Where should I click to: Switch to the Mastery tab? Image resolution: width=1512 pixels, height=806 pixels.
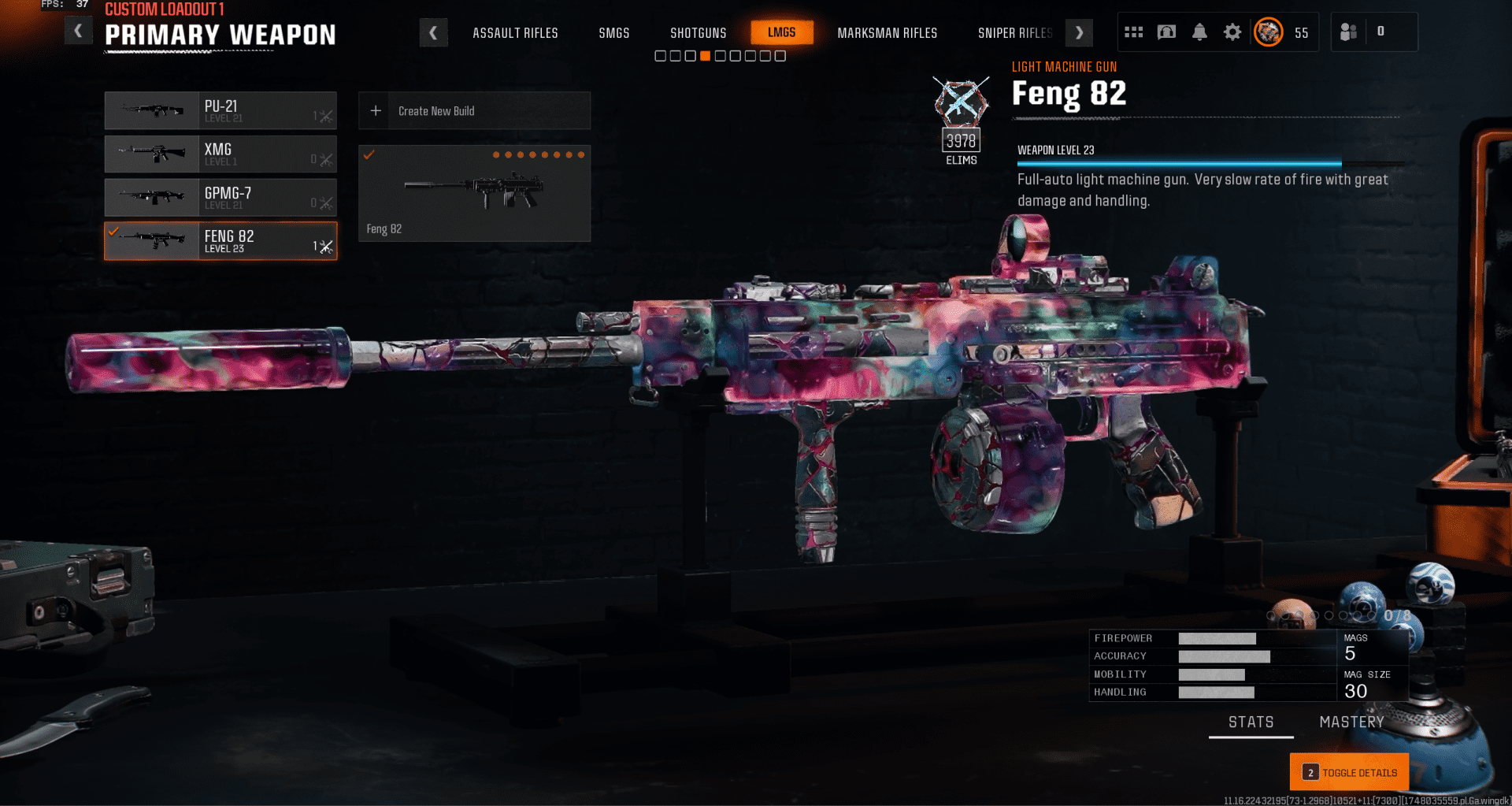[x=1351, y=722]
